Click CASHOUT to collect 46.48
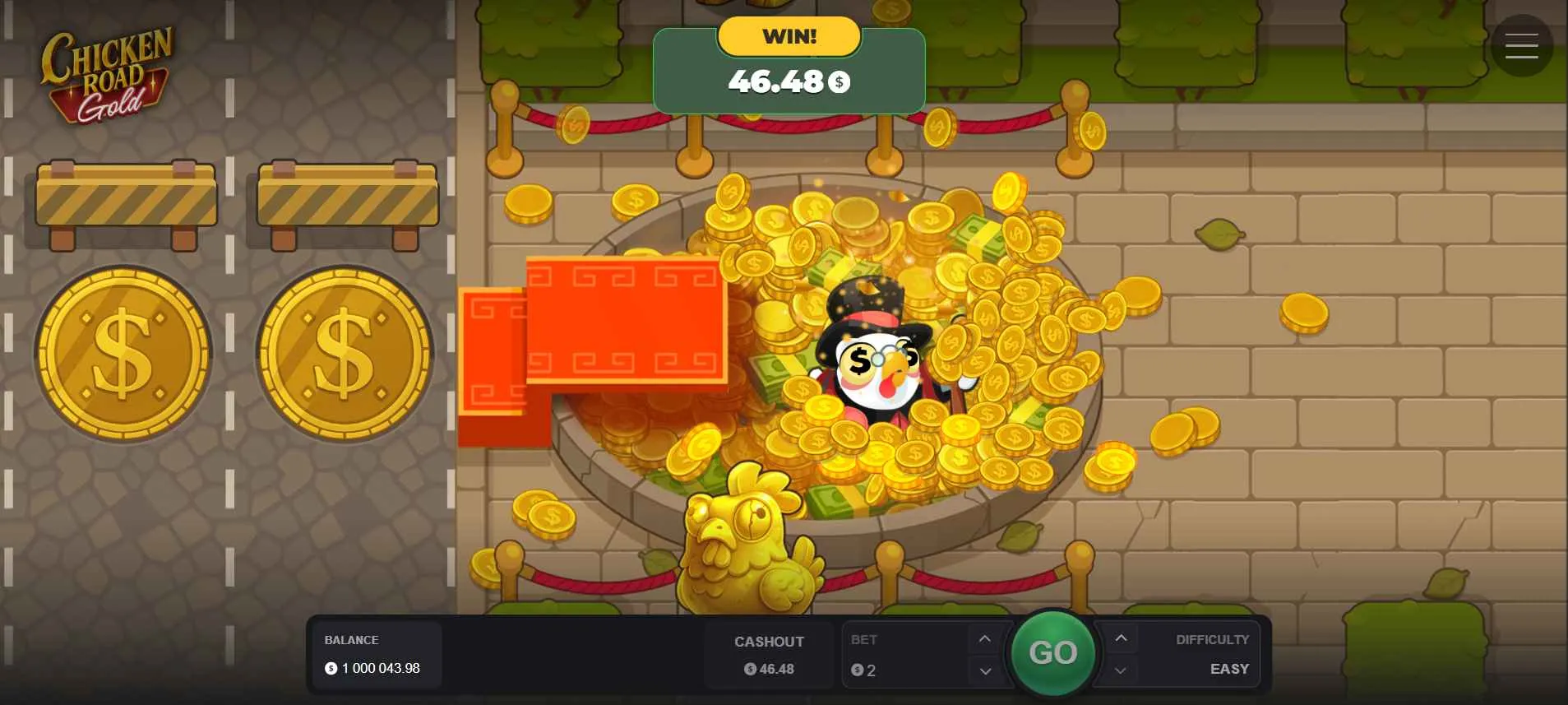Image resolution: width=1568 pixels, height=705 pixels. tap(769, 654)
